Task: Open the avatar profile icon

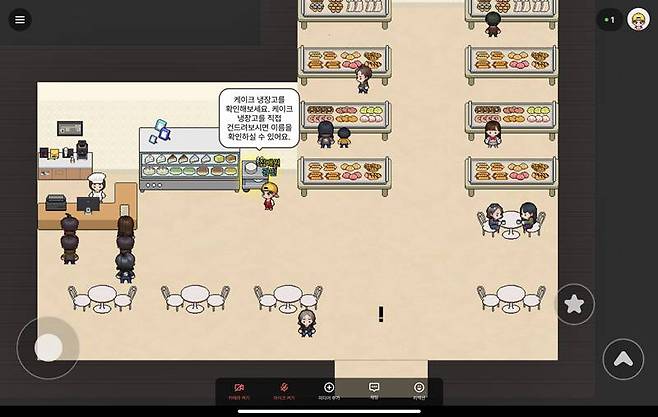Action: [x=638, y=20]
